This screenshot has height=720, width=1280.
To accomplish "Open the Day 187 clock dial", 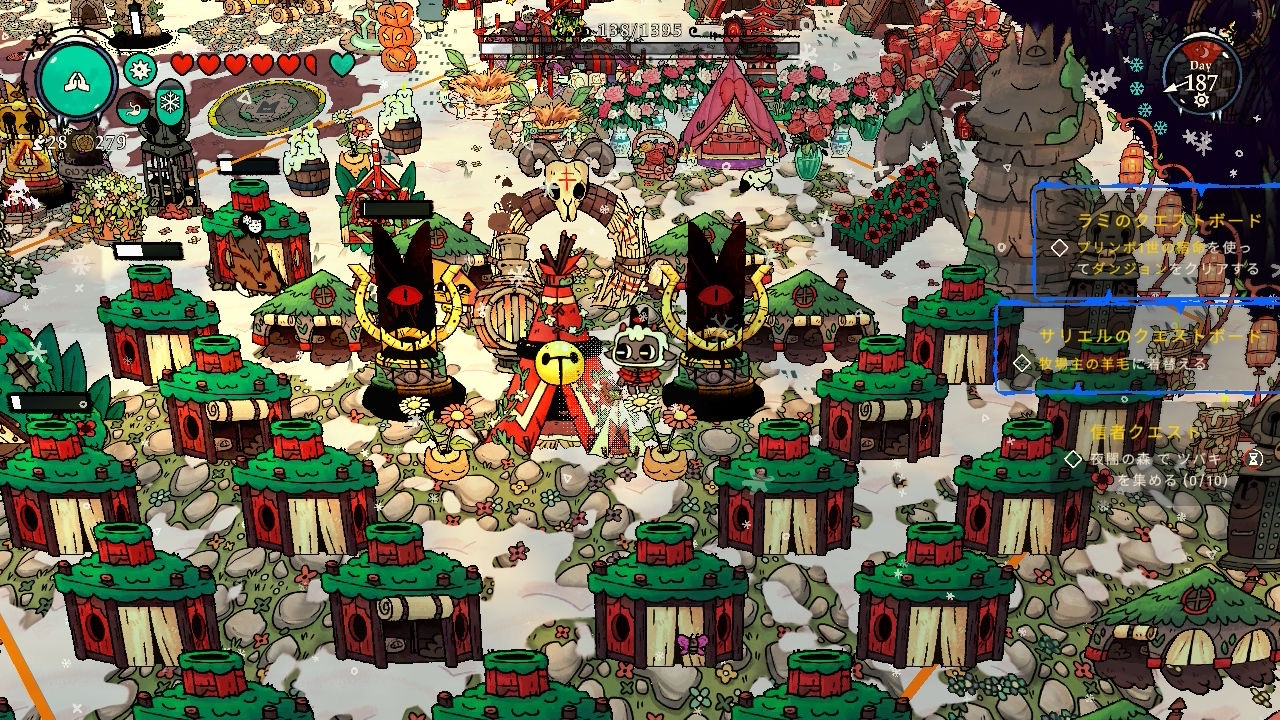I will (1201, 78).
